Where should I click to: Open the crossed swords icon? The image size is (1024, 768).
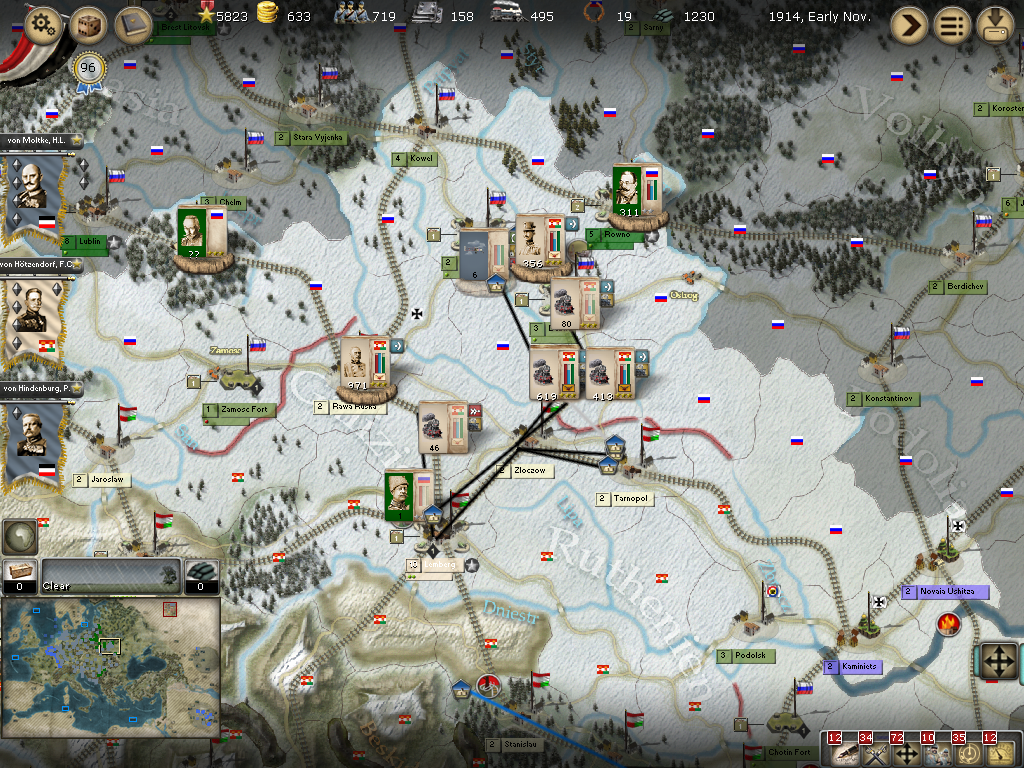click(x=877, y=751)
